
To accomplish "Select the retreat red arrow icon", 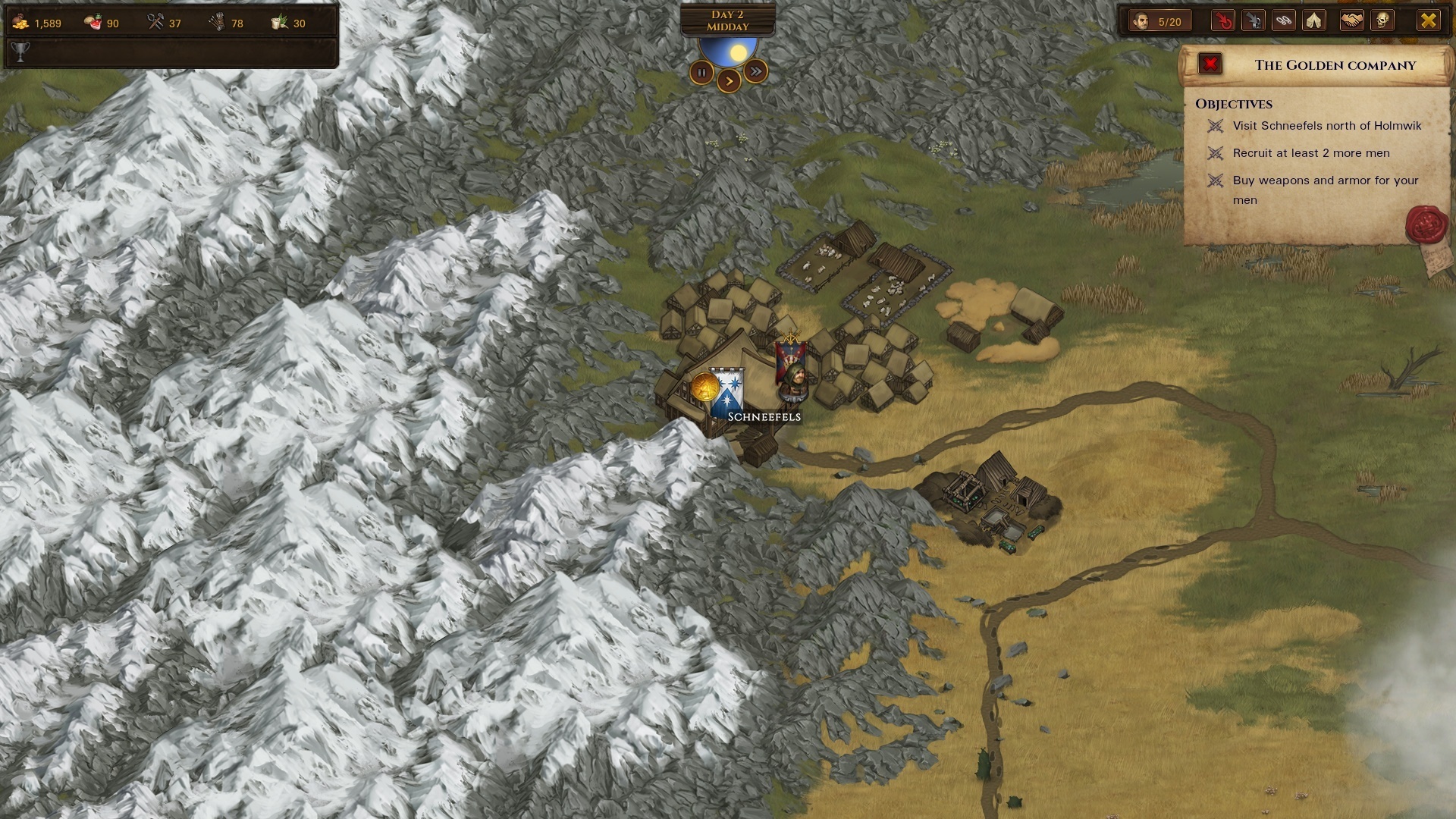I will [1222, 20].
